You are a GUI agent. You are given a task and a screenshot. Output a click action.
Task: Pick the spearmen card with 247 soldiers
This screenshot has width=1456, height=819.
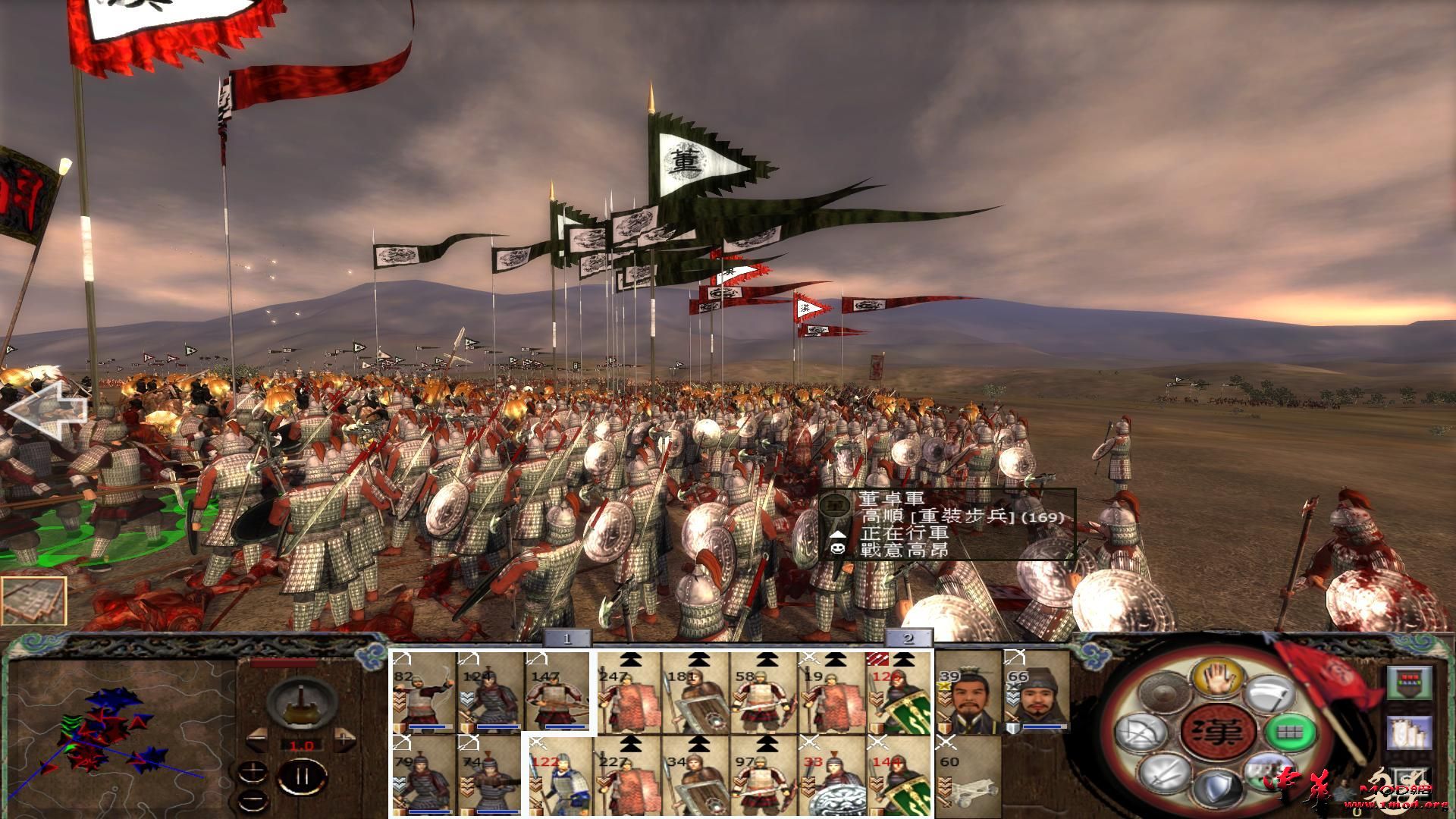click(627, 693)
